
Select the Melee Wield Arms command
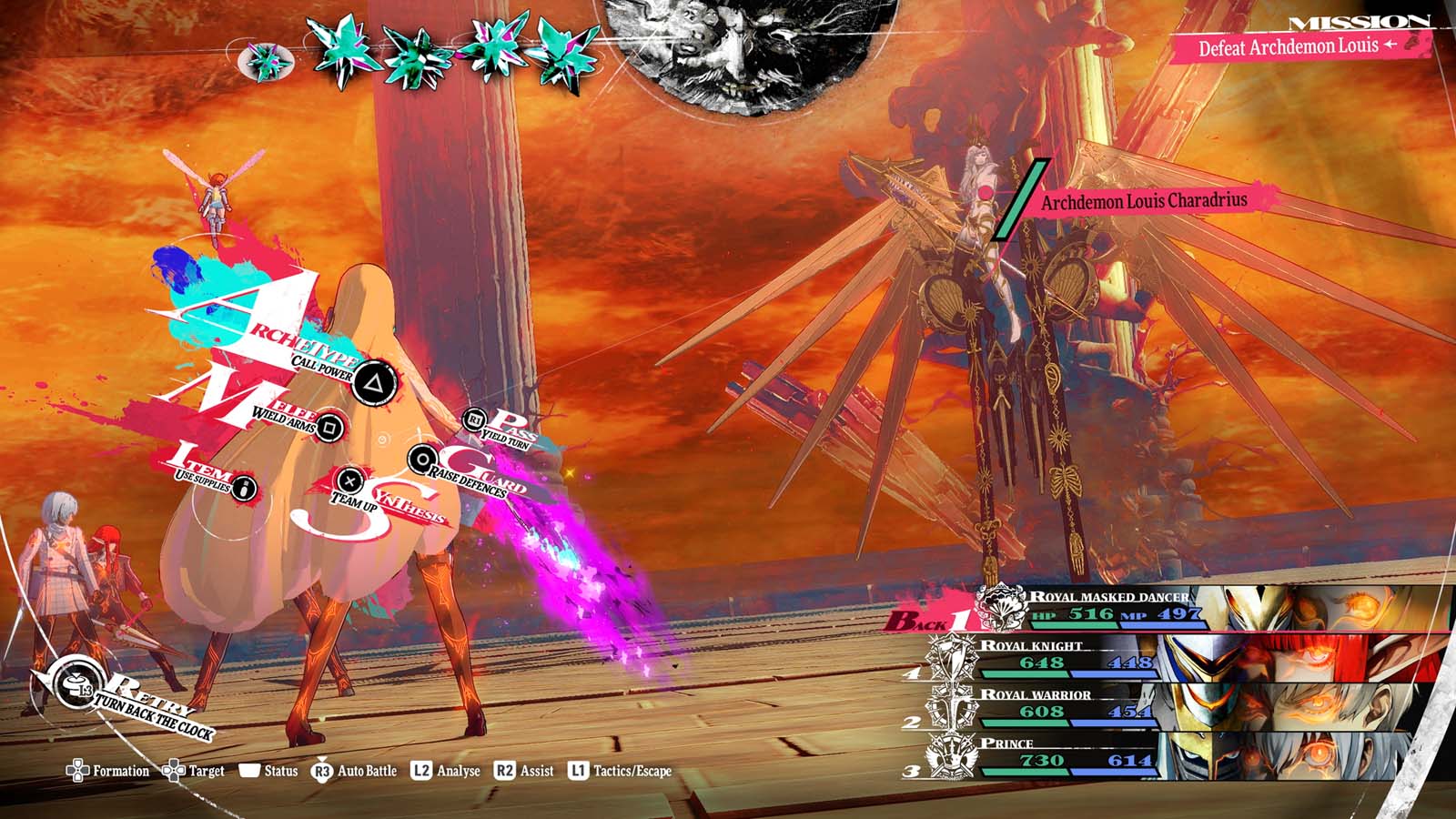coord(330,426)
